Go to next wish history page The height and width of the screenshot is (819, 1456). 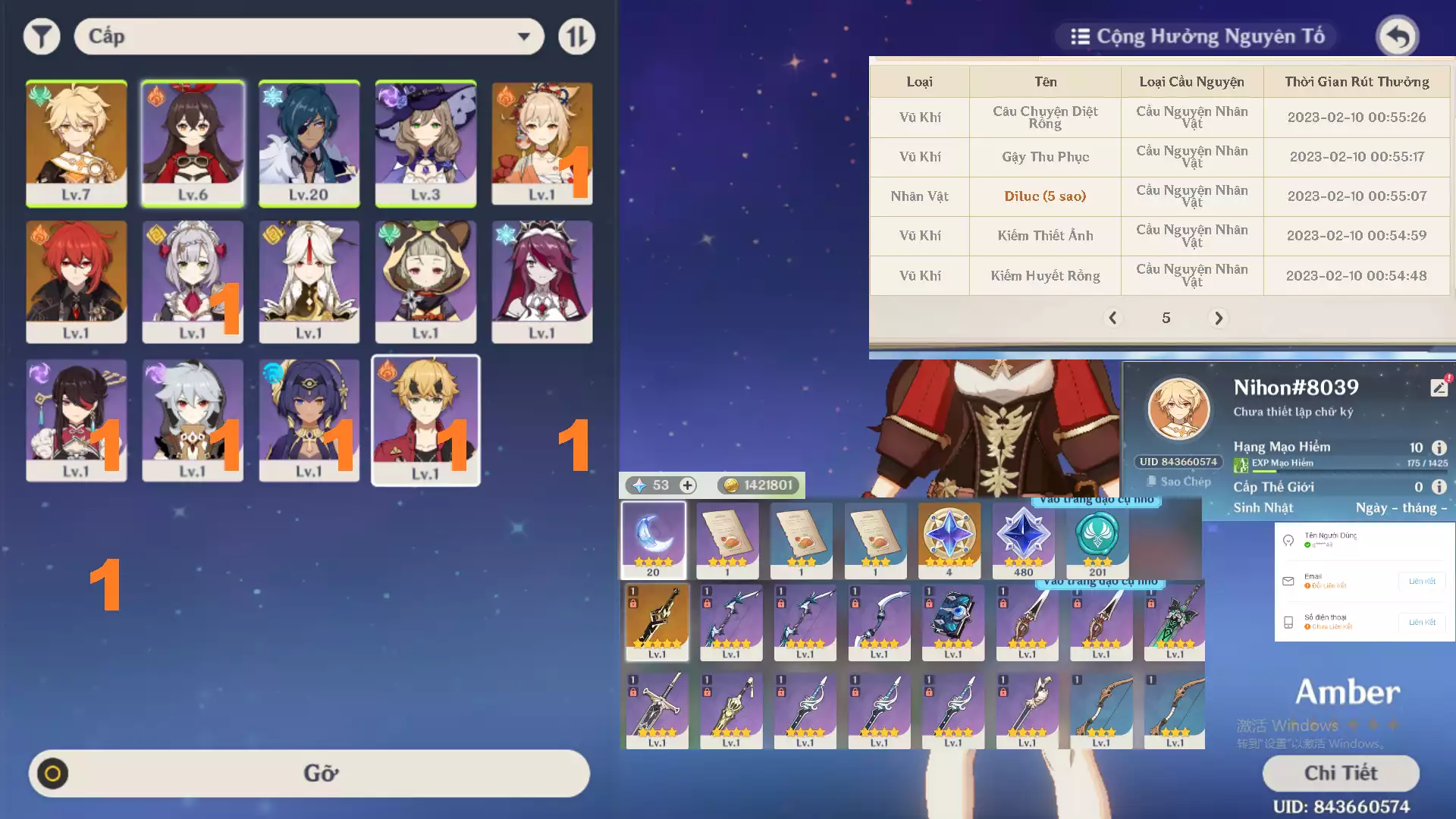pos(1219,318)
